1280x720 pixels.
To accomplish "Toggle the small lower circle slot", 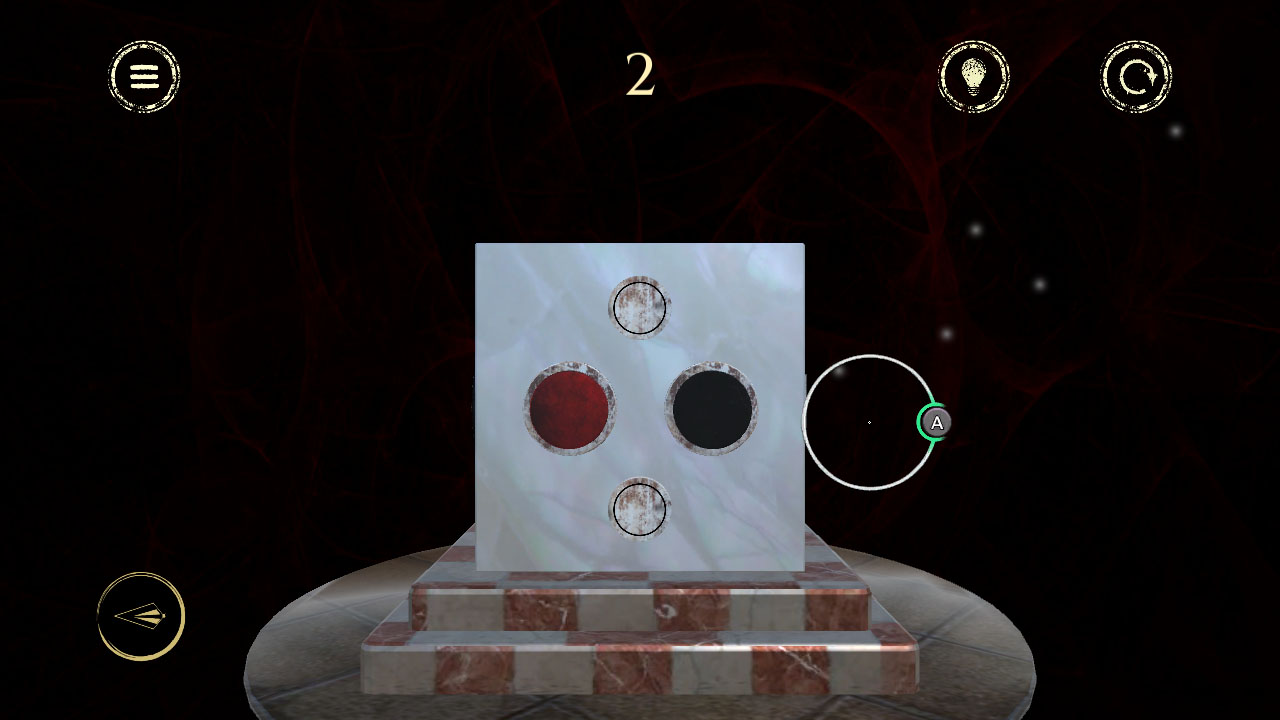I will pyautogui.click(x=640, y=509).
